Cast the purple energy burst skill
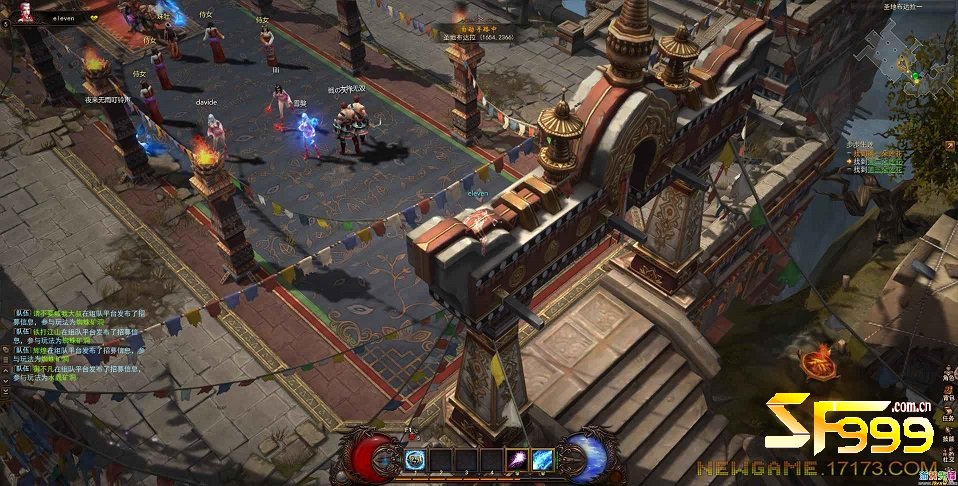 tap(518, 459)
